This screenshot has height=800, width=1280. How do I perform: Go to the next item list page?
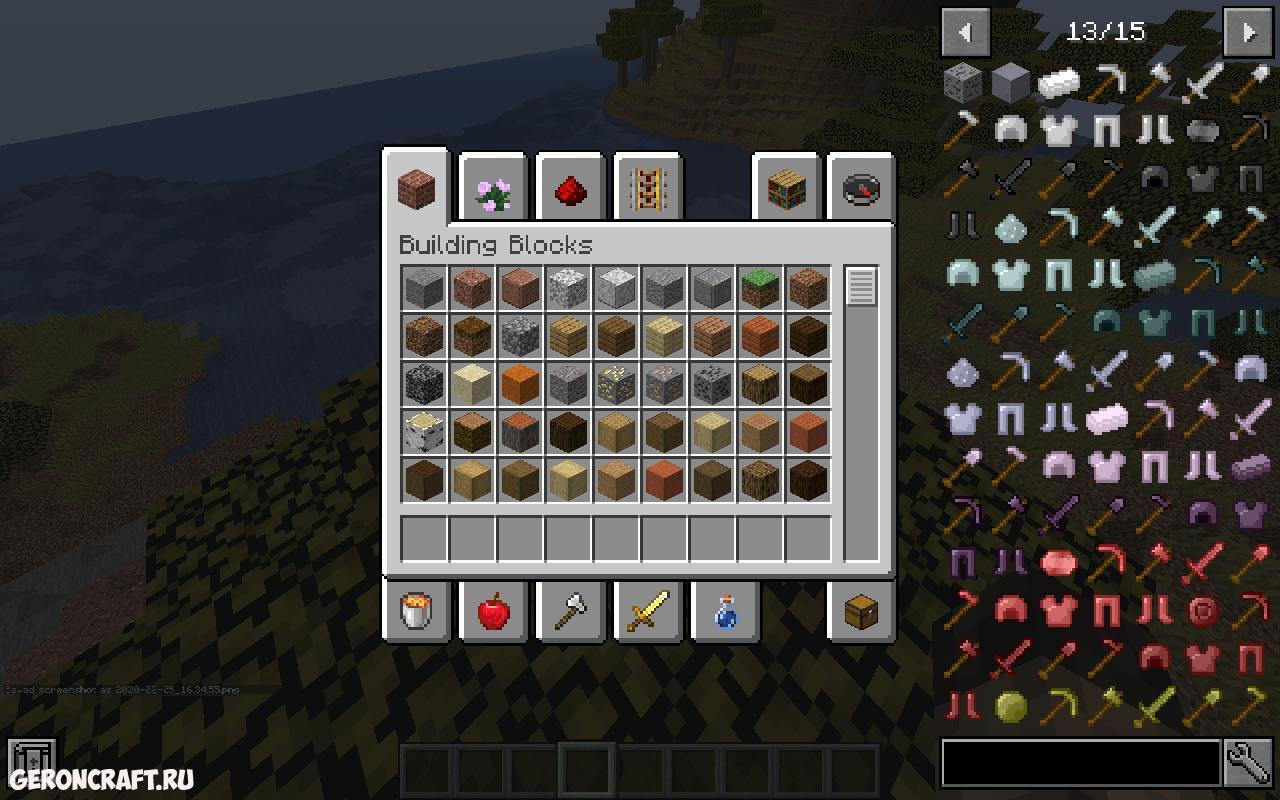tap(1249, 32)
